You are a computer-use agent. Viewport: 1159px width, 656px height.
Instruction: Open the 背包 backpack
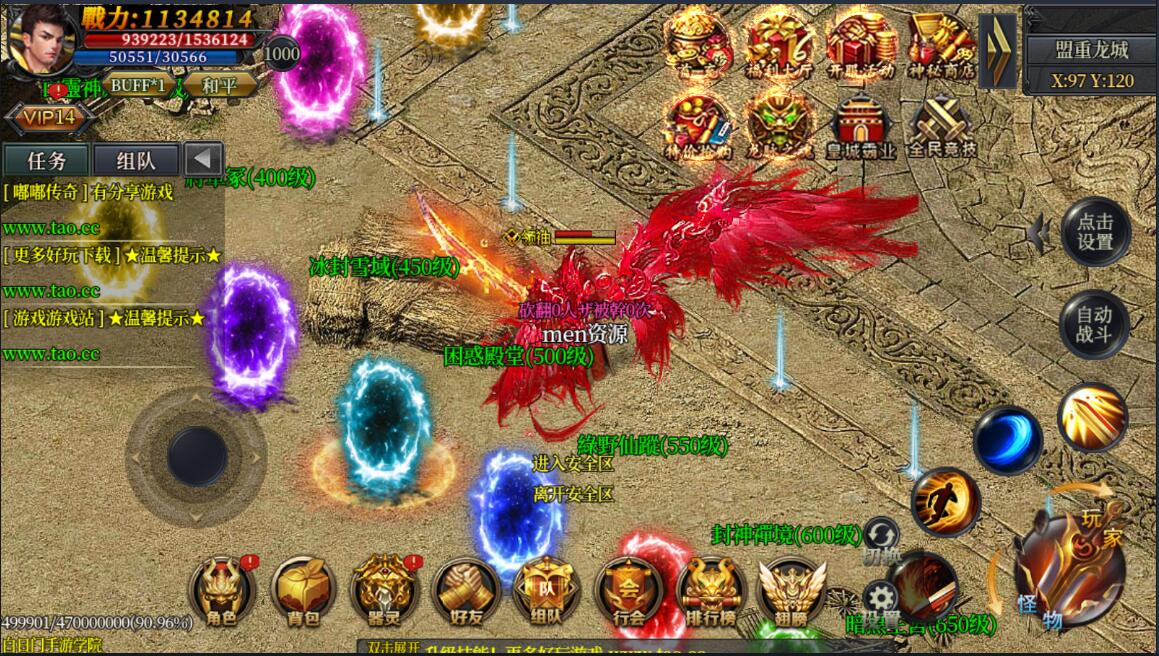pyautogui.click(x=303, y=590)
